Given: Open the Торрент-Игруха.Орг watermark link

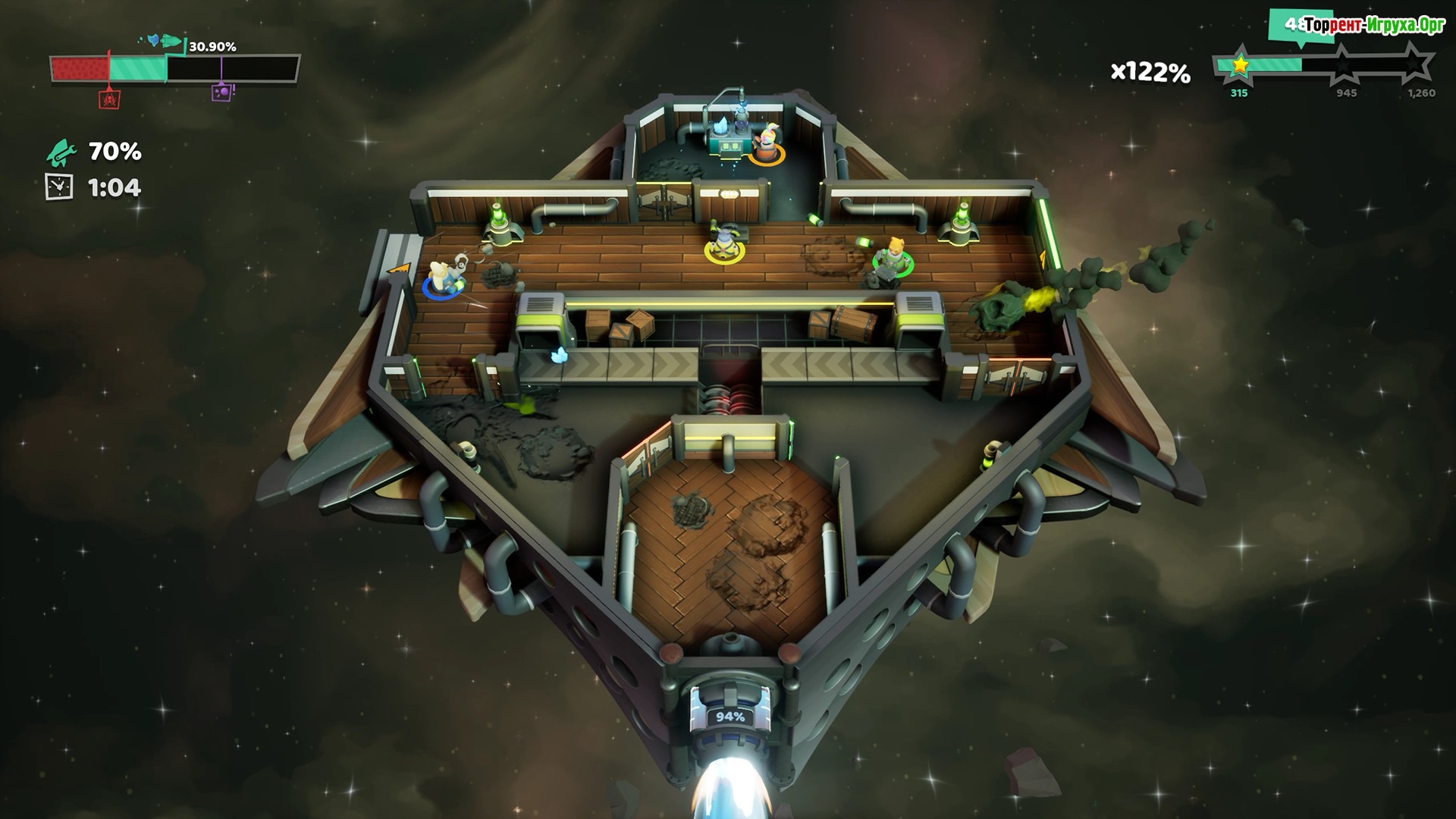Looking at the screenshot, I should [1374, 26].
